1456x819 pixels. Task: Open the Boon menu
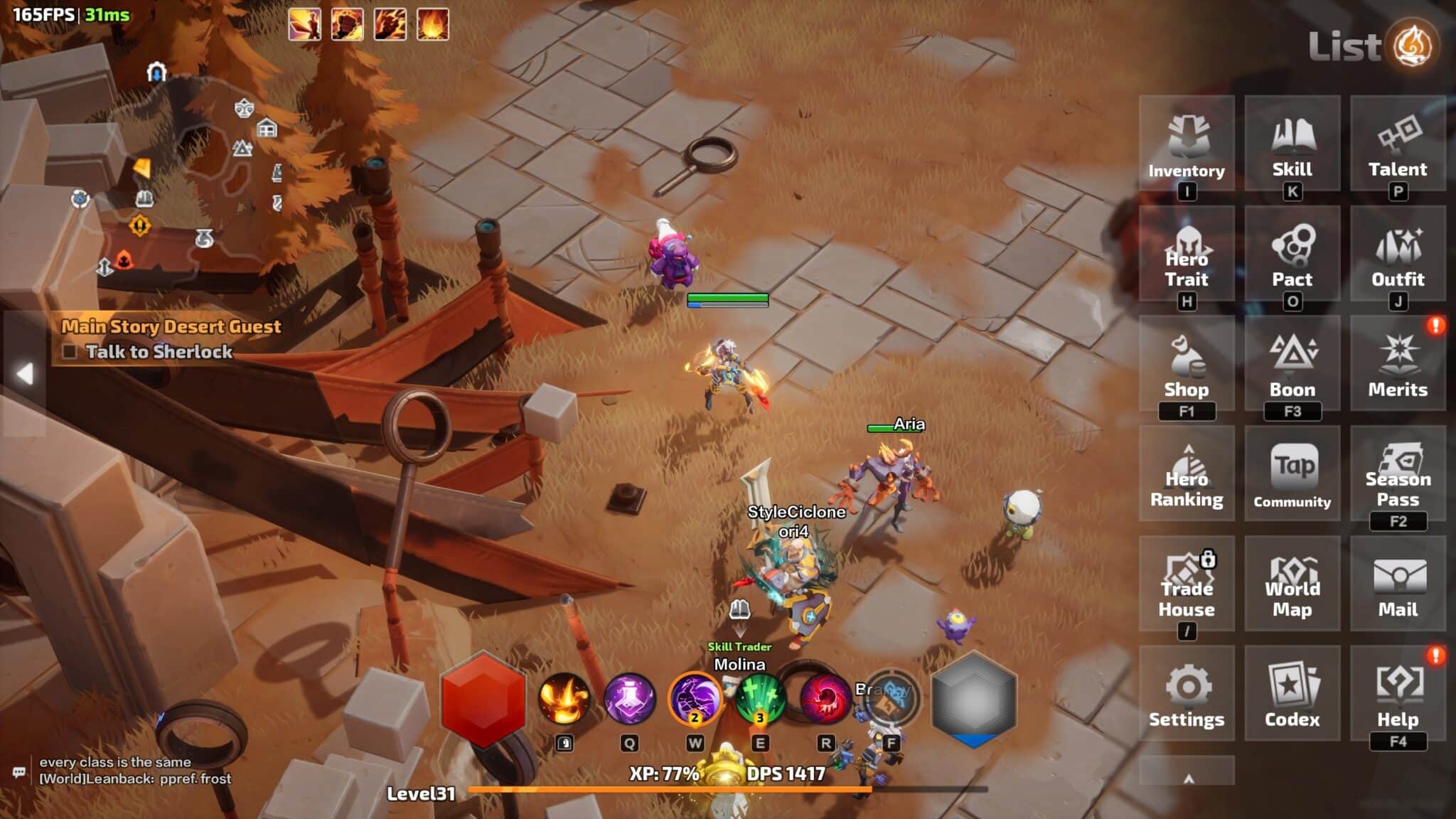(1292, 365)
